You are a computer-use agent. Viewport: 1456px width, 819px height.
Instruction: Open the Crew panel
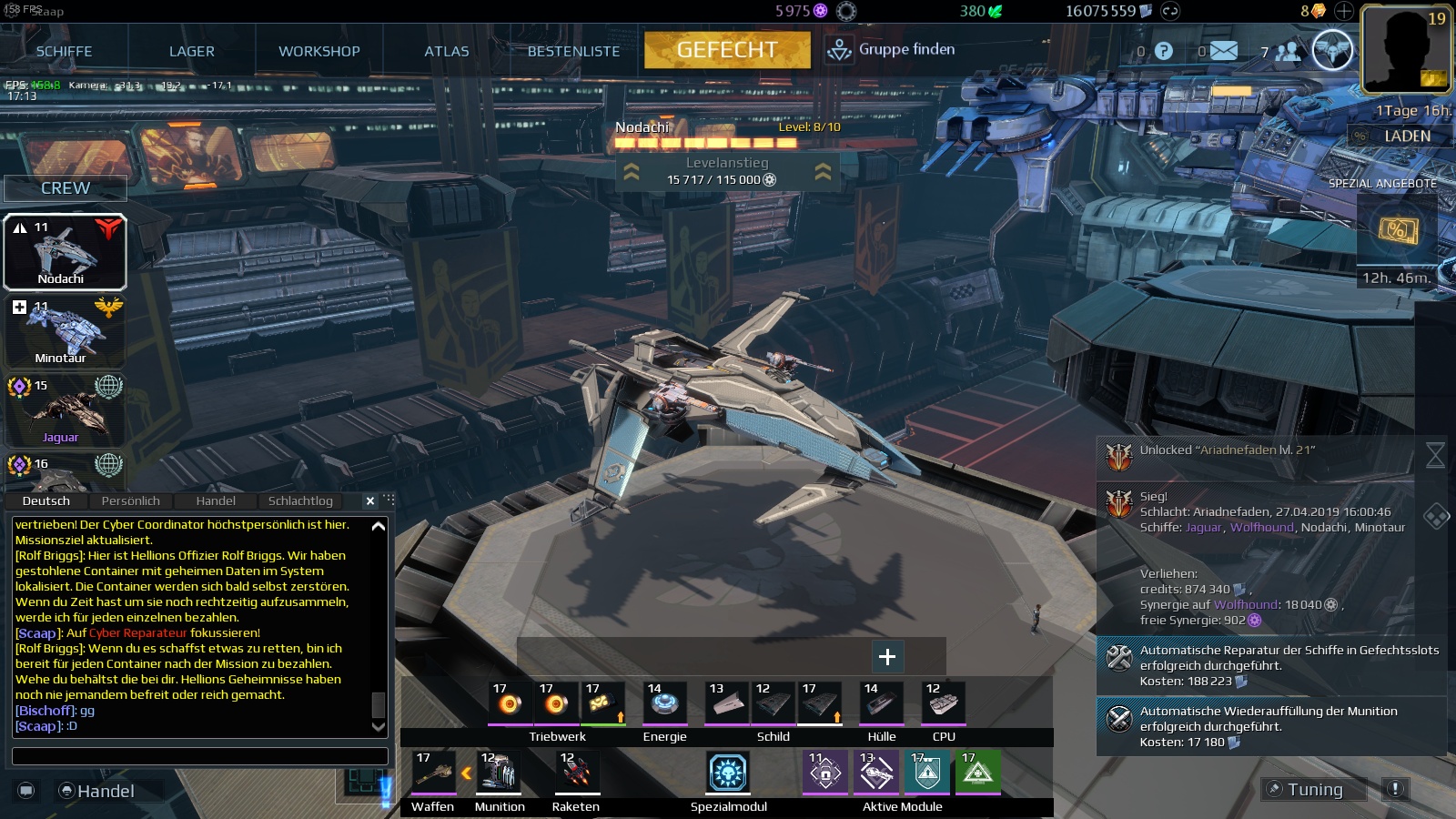tap(66, 188)
